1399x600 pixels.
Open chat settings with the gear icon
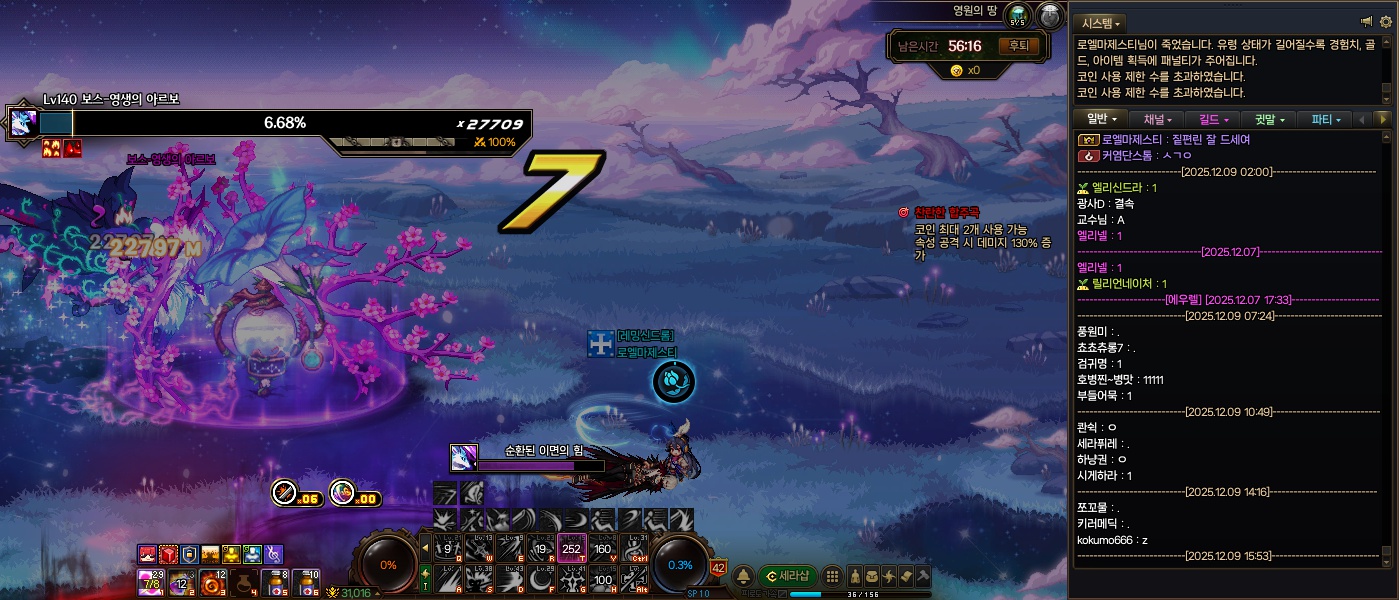(x=1385, y=21)
